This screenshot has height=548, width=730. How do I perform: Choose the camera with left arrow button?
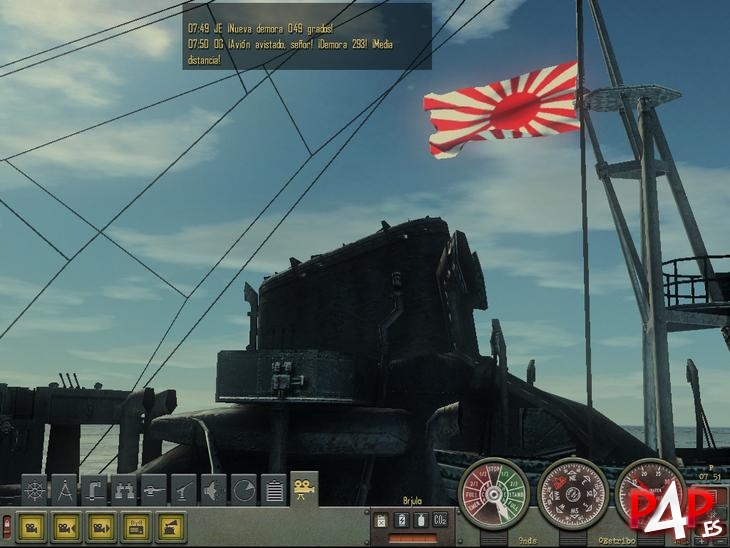67,527
